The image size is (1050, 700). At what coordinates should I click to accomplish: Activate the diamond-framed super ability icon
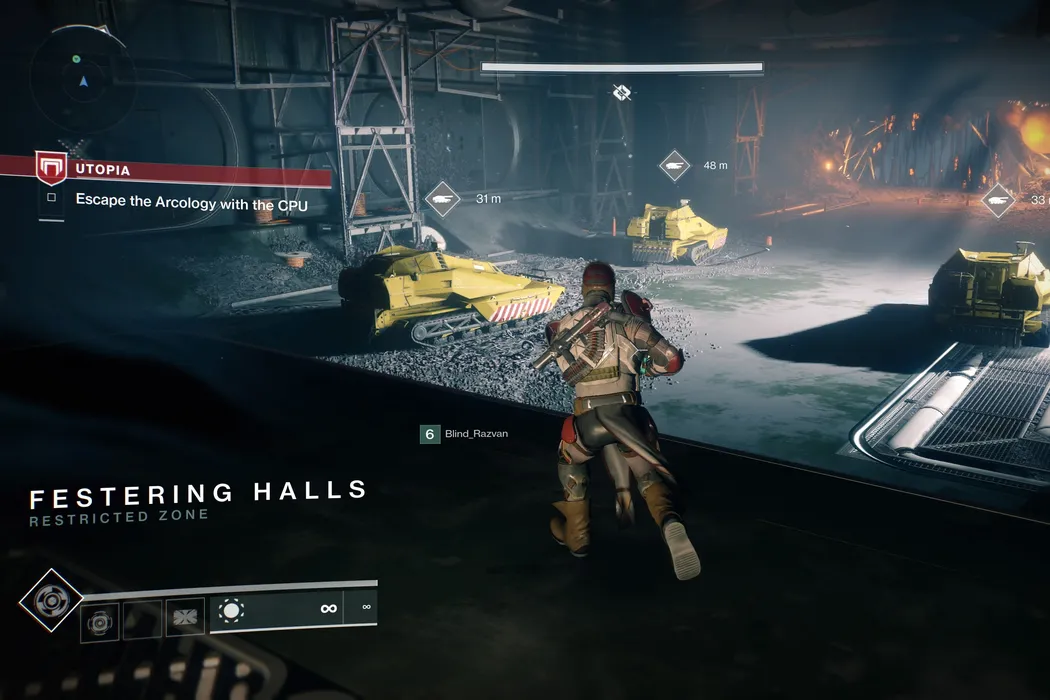[51, 601]
